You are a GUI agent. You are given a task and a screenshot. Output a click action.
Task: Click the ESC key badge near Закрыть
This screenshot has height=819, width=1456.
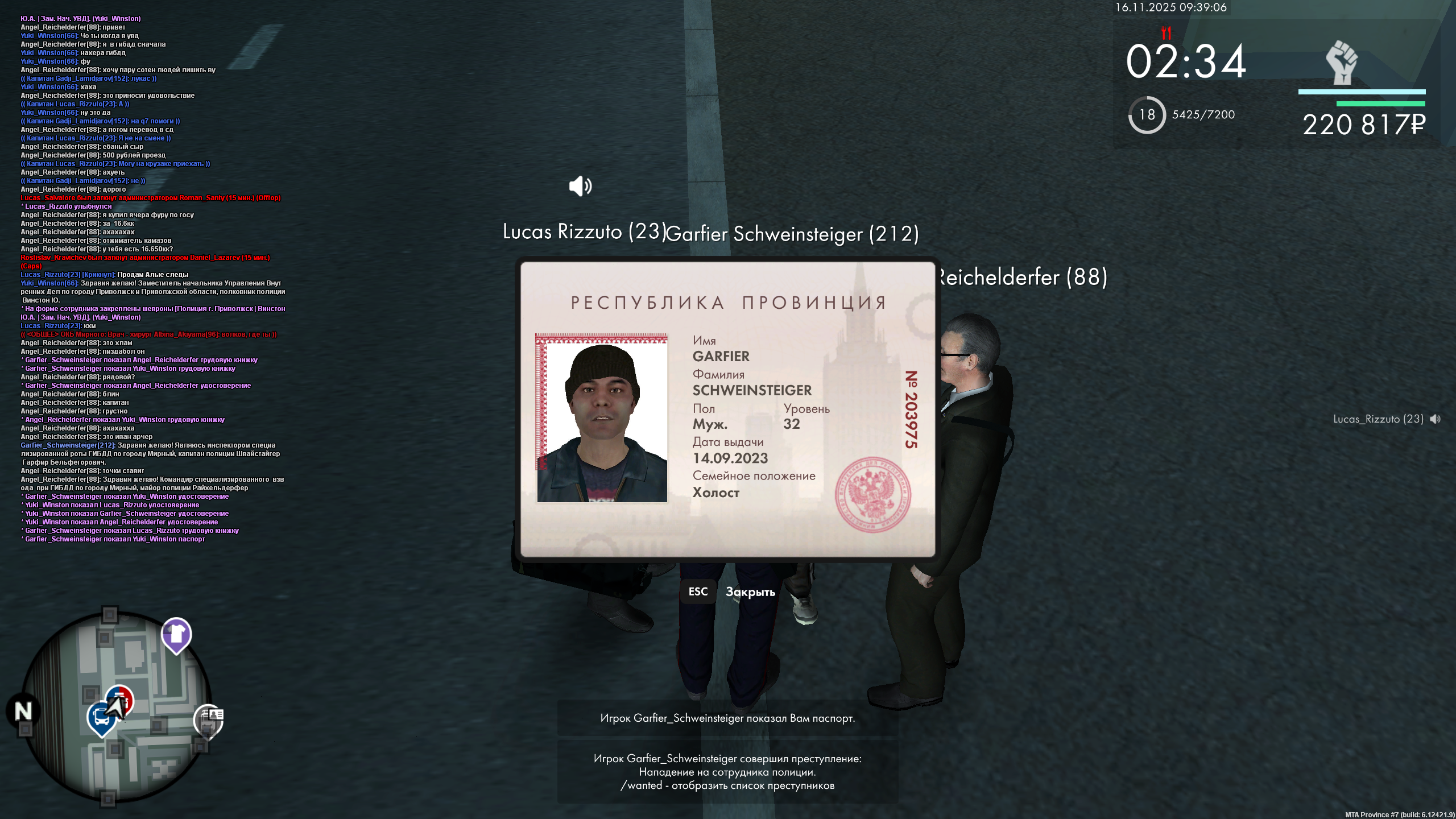pyautogui.click(x=698, y=591)
